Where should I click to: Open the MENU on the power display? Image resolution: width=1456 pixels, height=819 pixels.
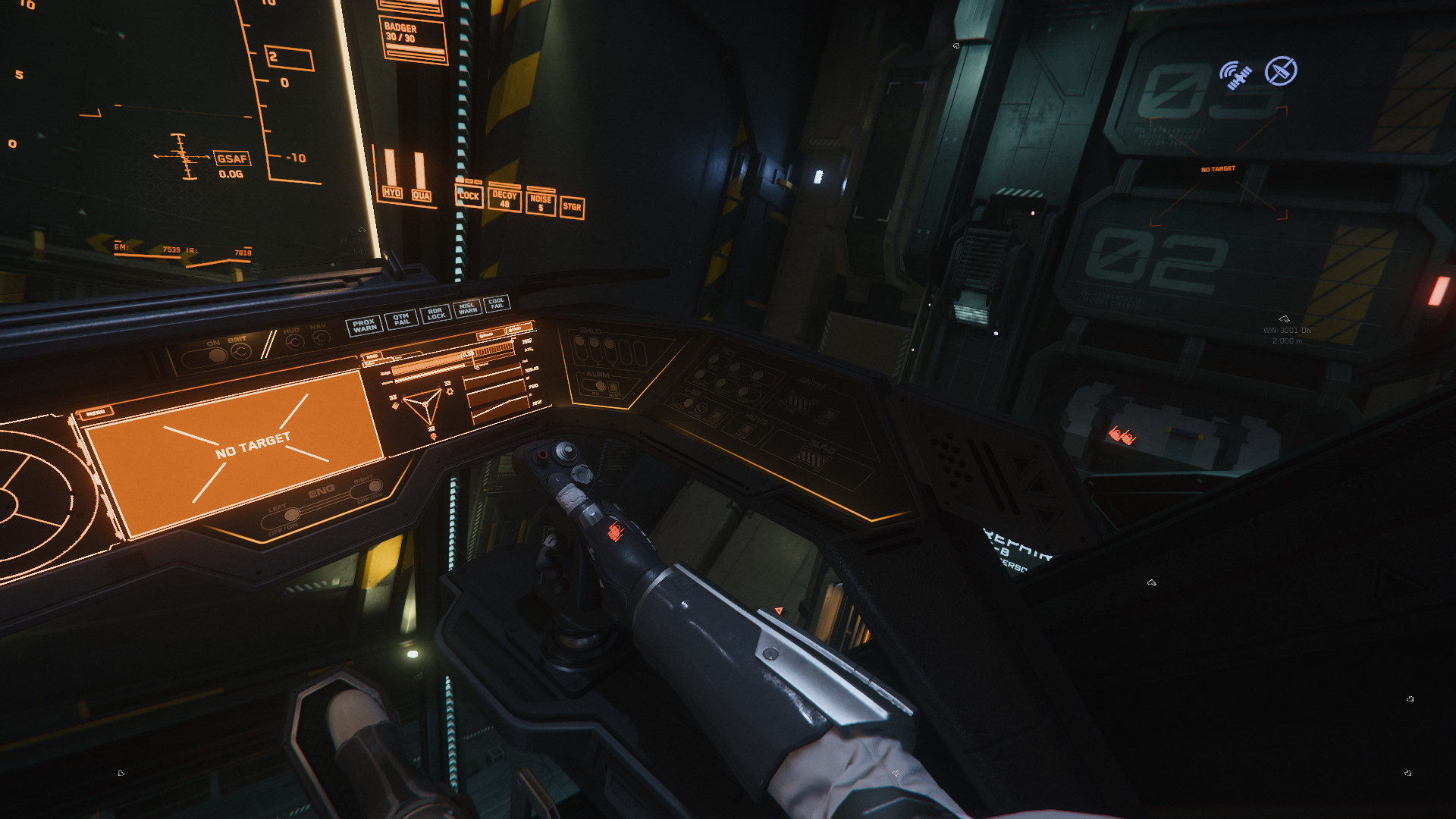pos(372,356)
